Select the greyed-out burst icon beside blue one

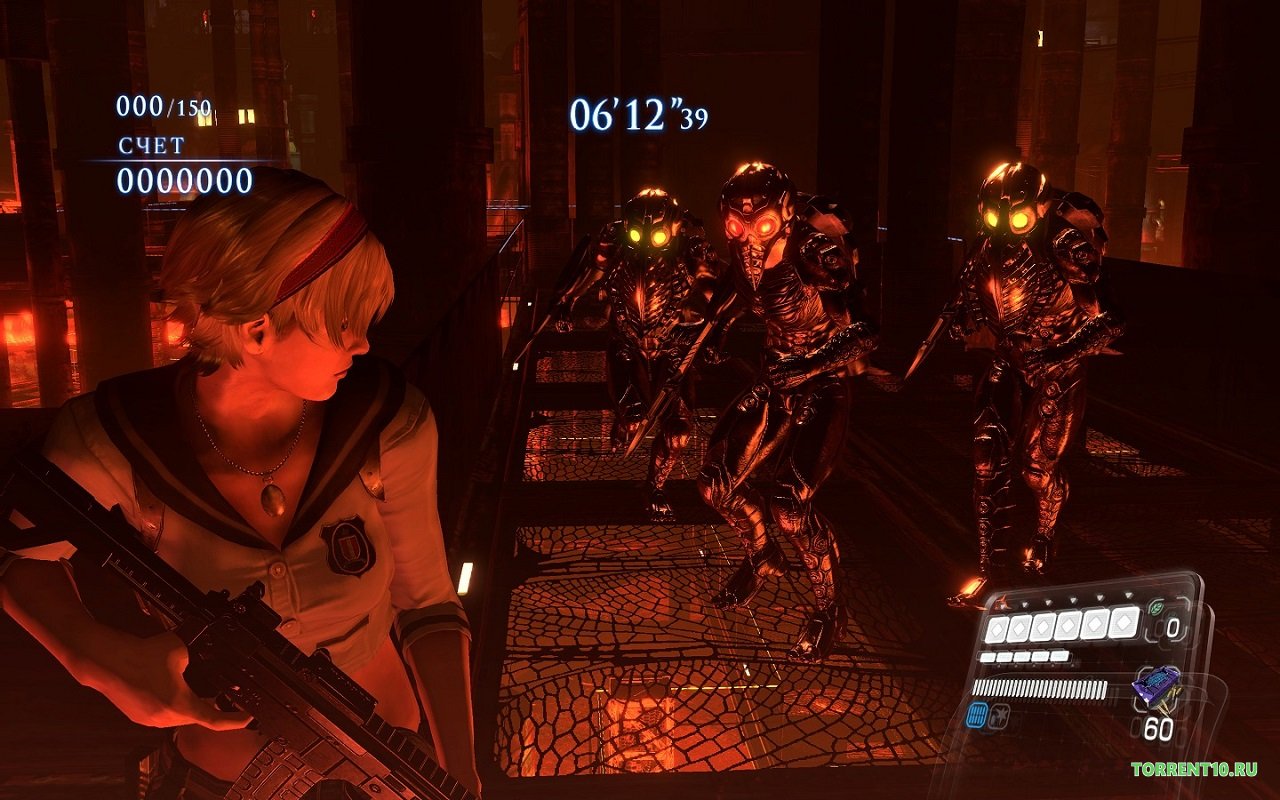(x=1001, y=714)
